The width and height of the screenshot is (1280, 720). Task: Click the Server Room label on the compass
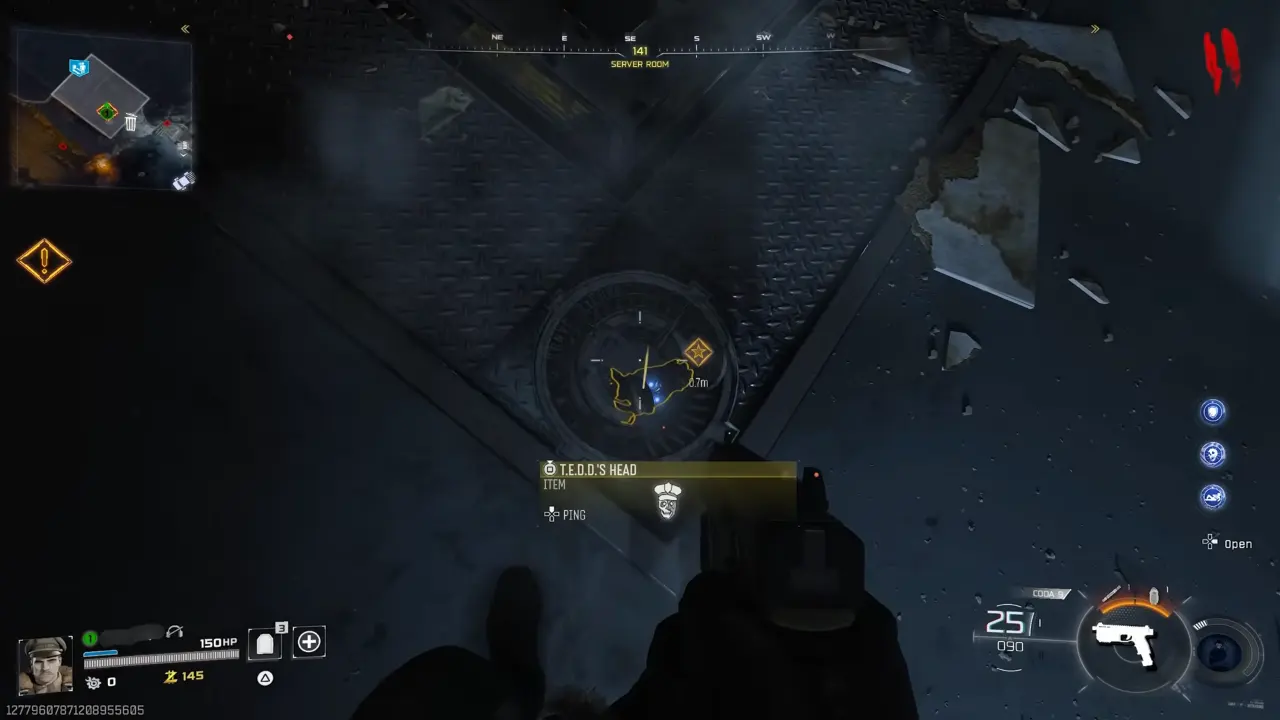[640, 64]
